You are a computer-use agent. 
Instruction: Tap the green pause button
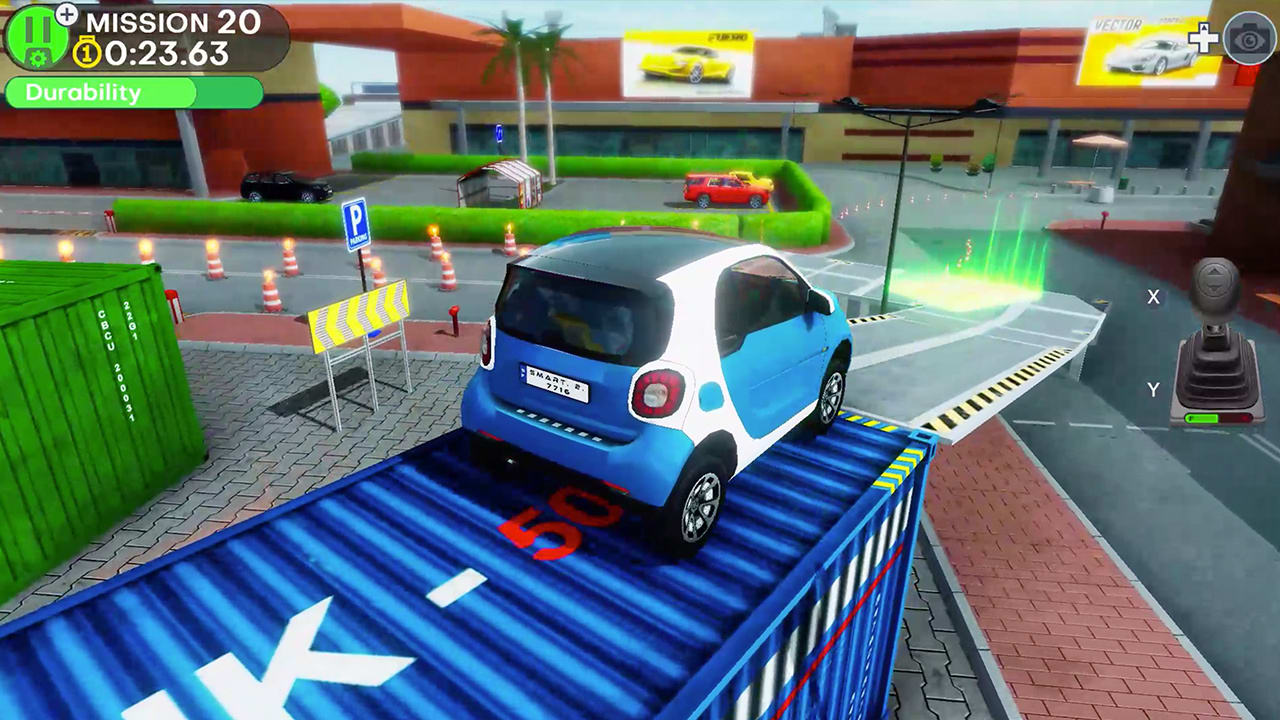tap(33, 30)
